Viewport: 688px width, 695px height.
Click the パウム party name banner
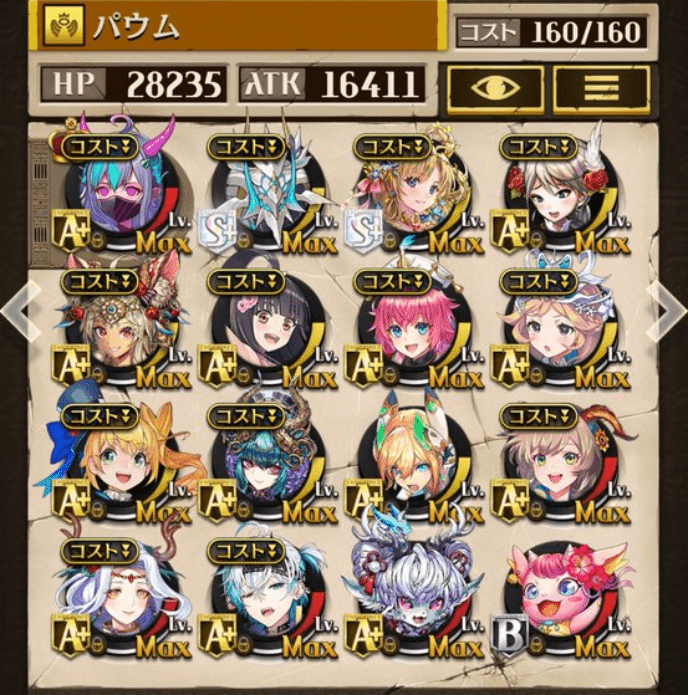coord(240,27)
